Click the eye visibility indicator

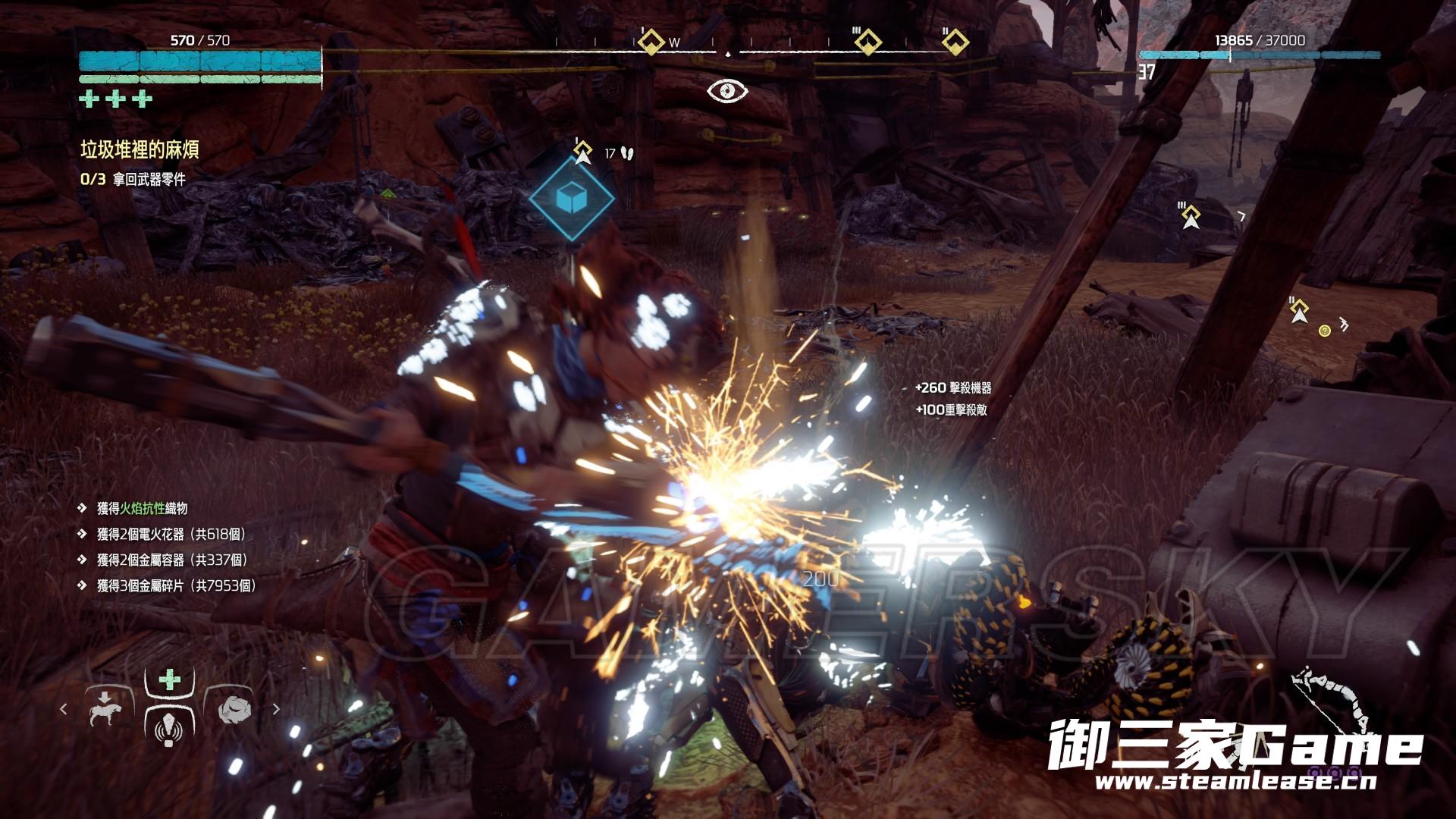[x=727, y=91]
